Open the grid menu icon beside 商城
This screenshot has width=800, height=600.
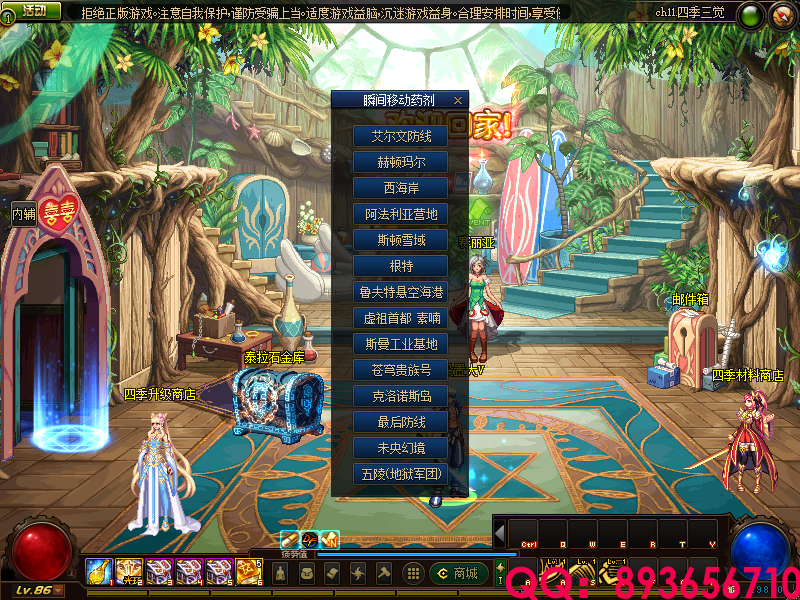412,573
